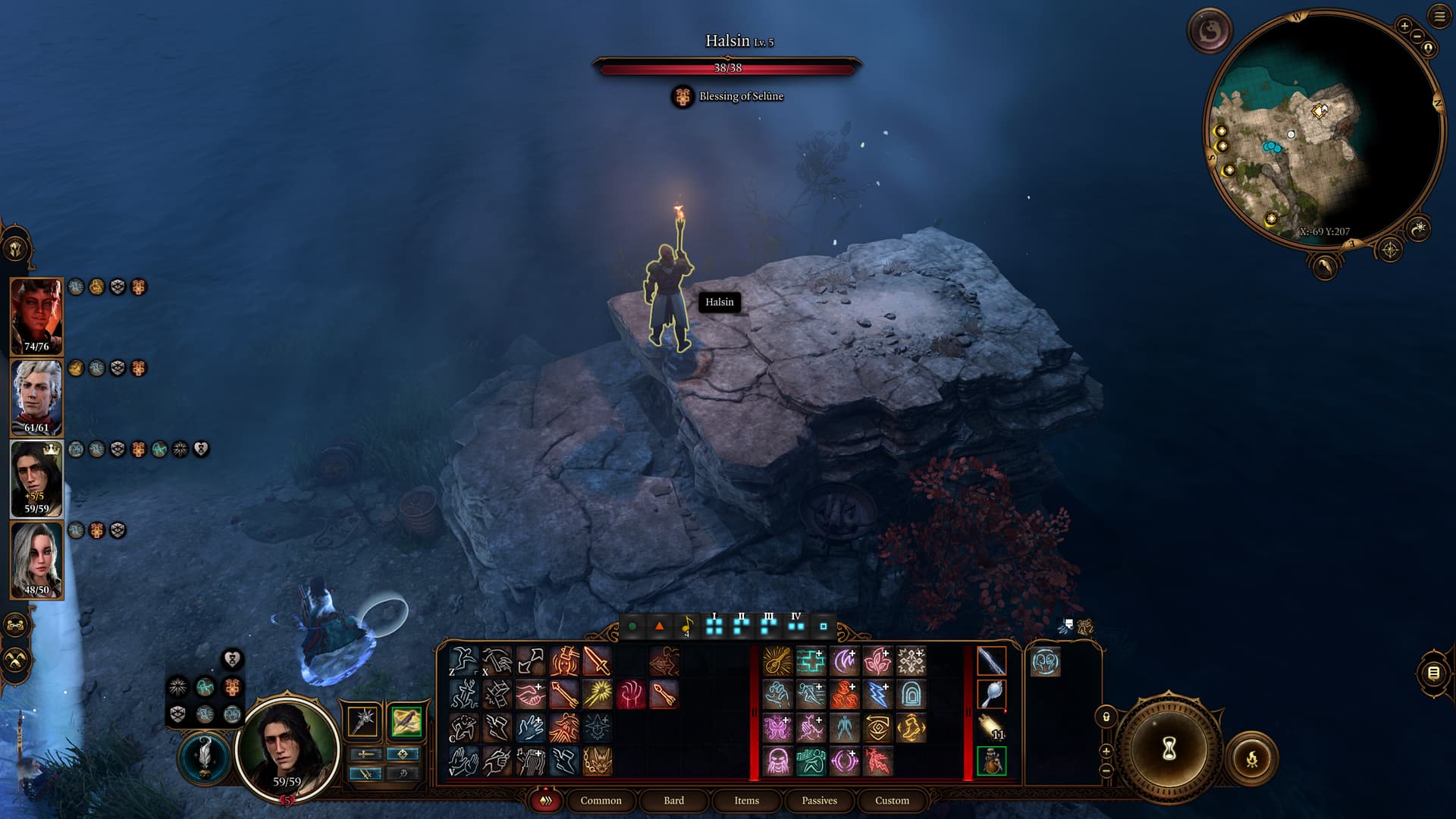Click the hourglass end turn button
Viewport: 1456px width, 819px height.
[1169, 749]
